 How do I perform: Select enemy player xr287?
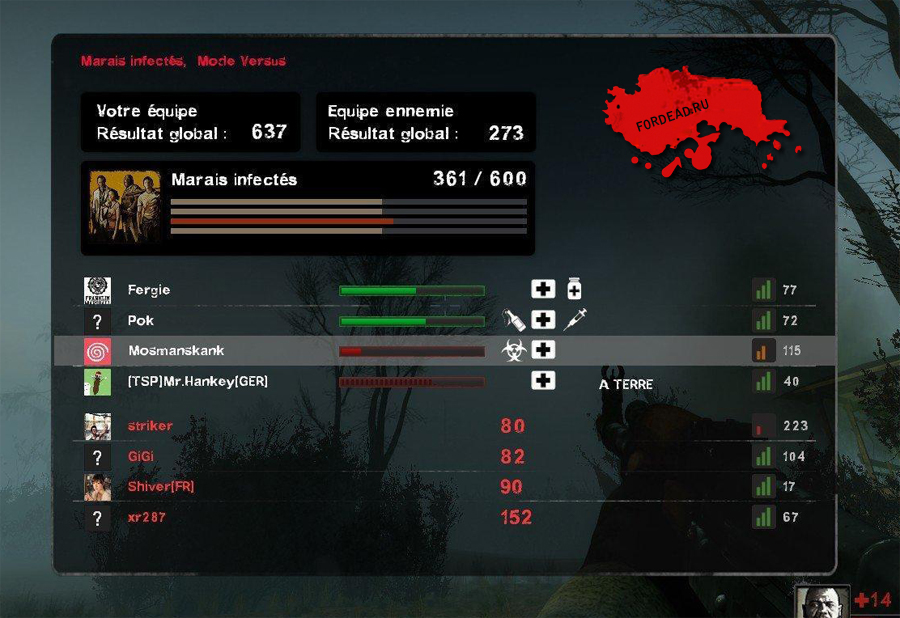point(146,518)
